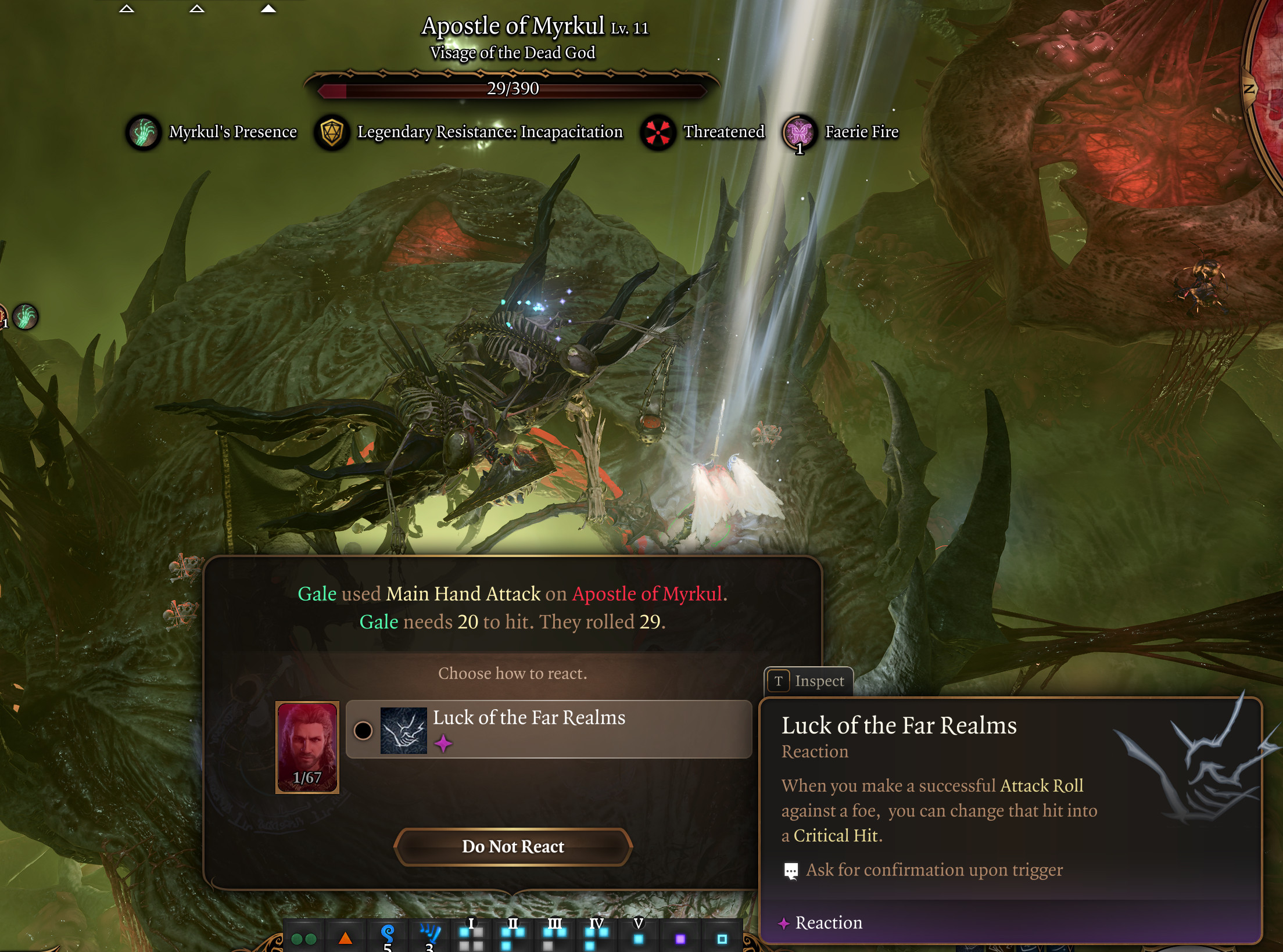
Task: Select the two green circles action filter
Action: pos(303,939)
